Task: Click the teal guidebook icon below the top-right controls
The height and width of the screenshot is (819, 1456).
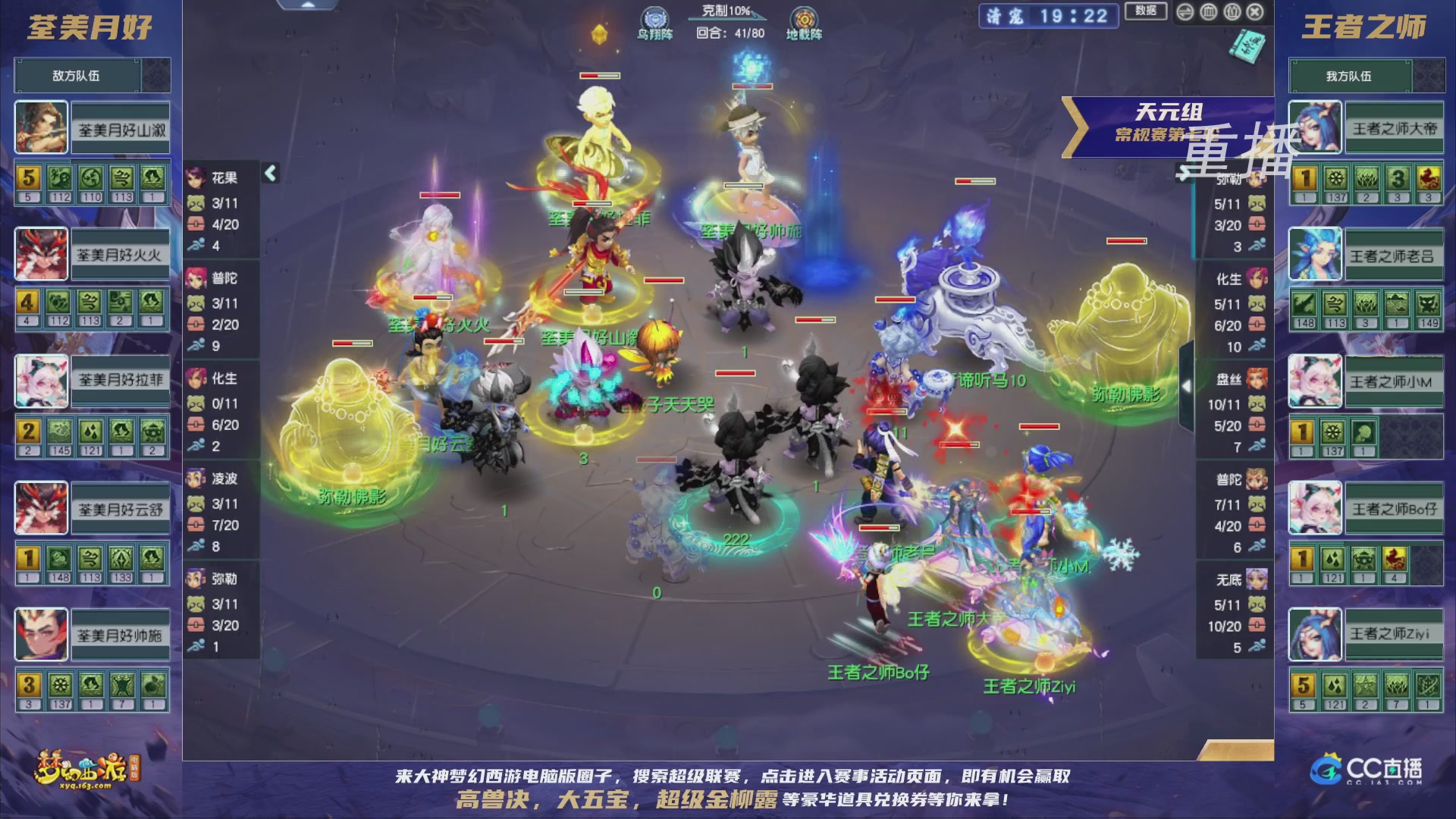Action: pyautogui.click(x=1246, y=45)
